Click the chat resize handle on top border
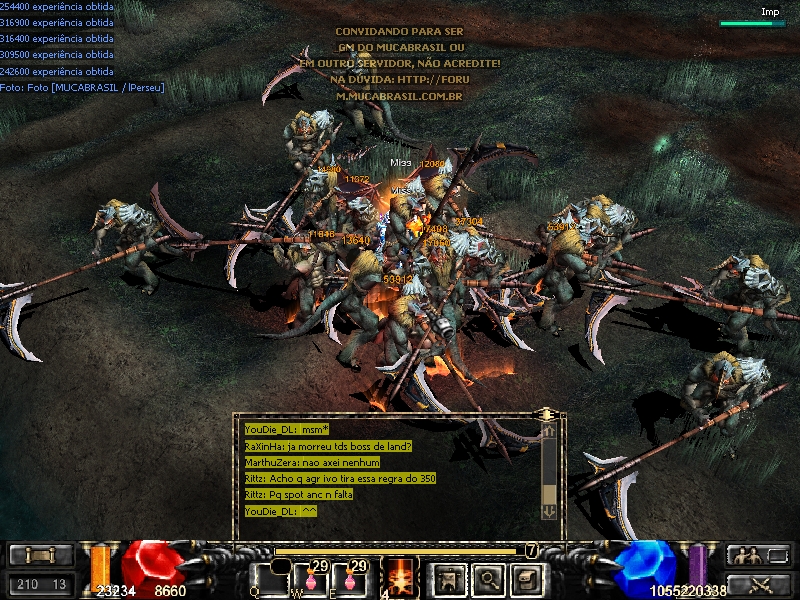800x600 pixels. click(x=546, y=413)
